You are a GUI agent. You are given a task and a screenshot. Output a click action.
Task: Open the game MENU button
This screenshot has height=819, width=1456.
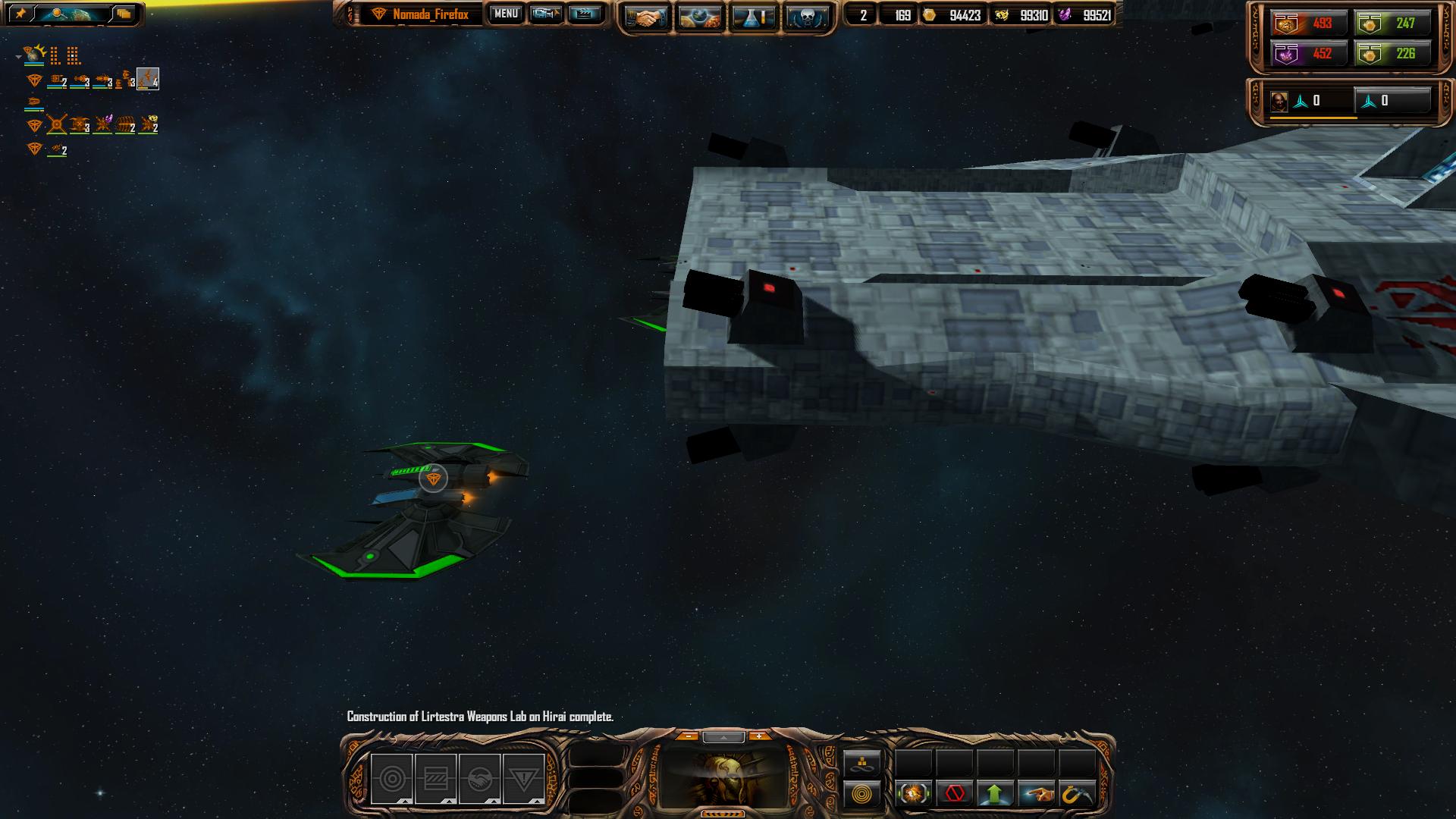pos(506,14)
